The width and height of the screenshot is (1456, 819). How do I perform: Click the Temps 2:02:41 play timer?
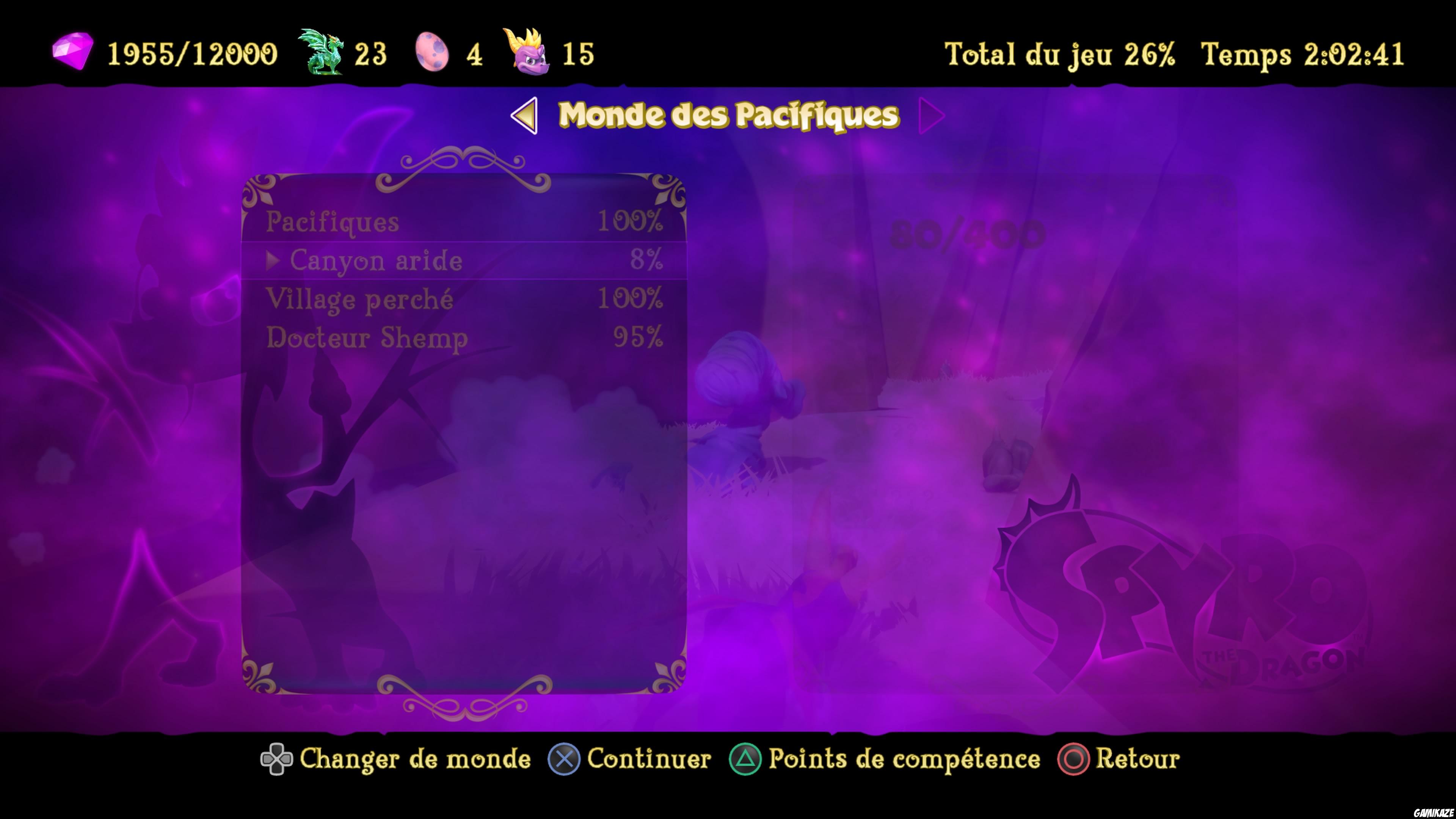point(1300,54)
